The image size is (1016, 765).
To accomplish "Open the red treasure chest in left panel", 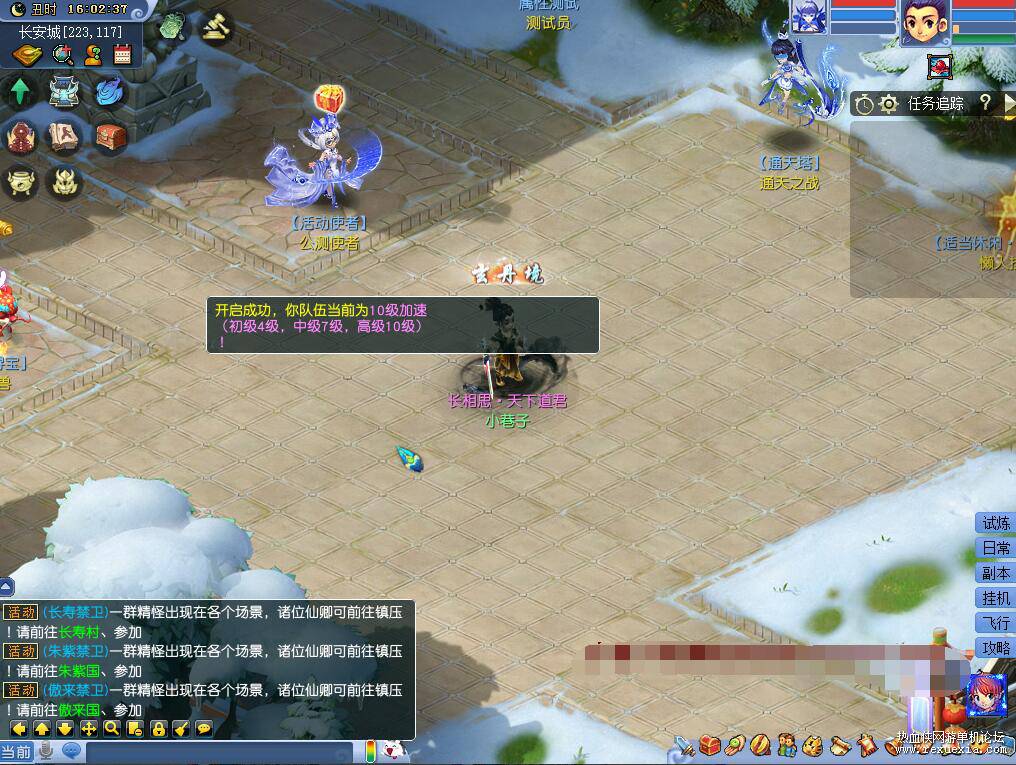I will pyautogui.click(x=110, y=137).
